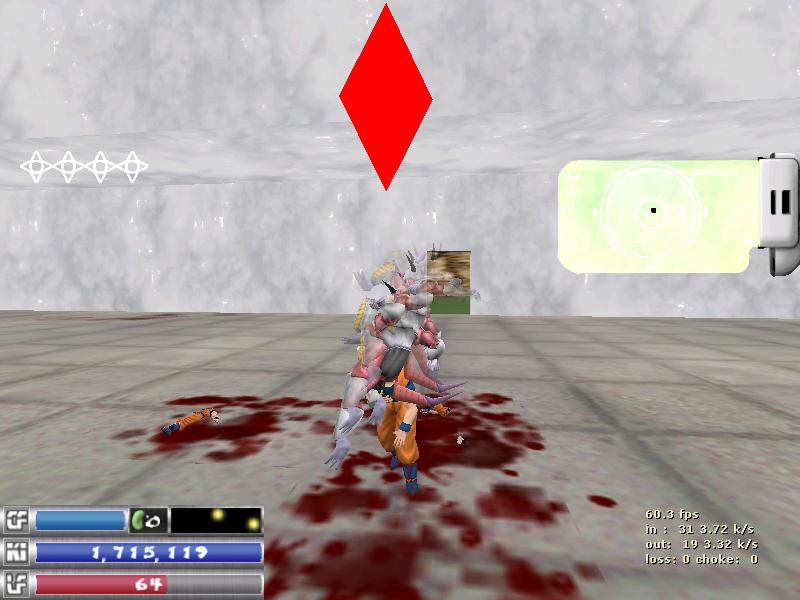Select the green senzu bean icon
Viewport: 800px width, 600px height.
point(147,521)
